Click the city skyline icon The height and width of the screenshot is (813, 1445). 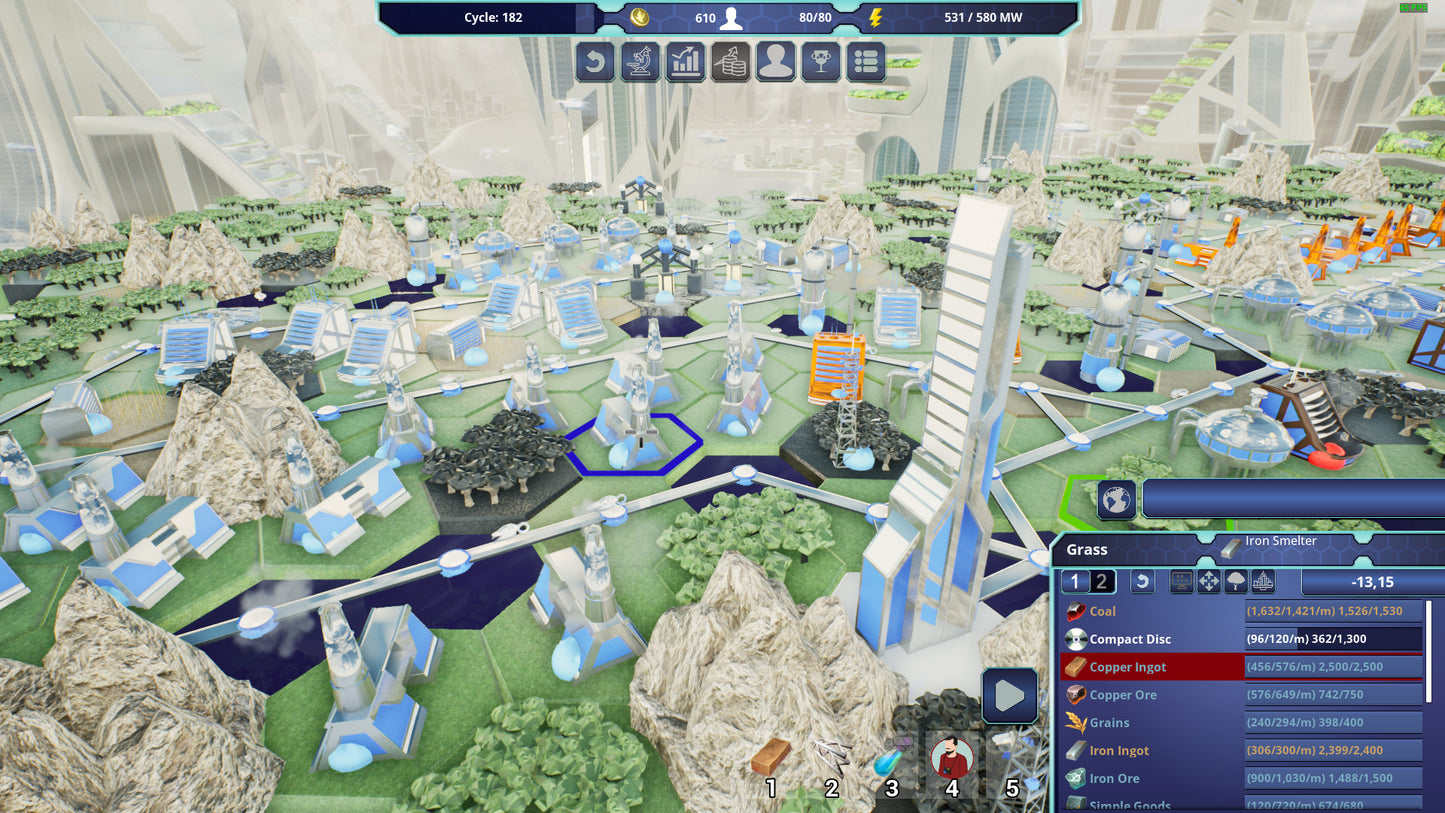click(x=1263, y=582)
